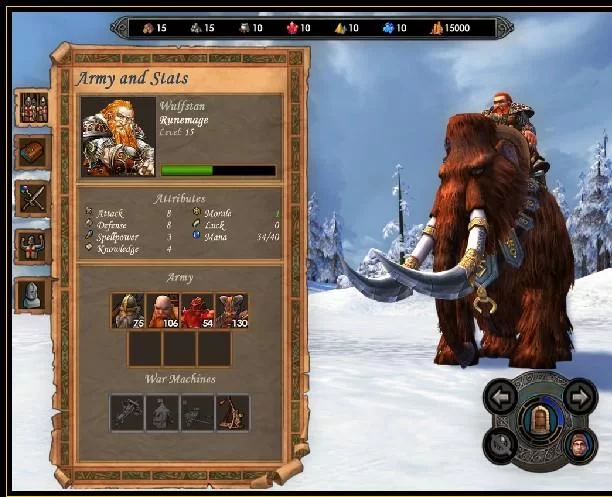This screenshot has width=612, height=497.
Task: Go to previous hero with left arrow
Action: coord(500,397)
